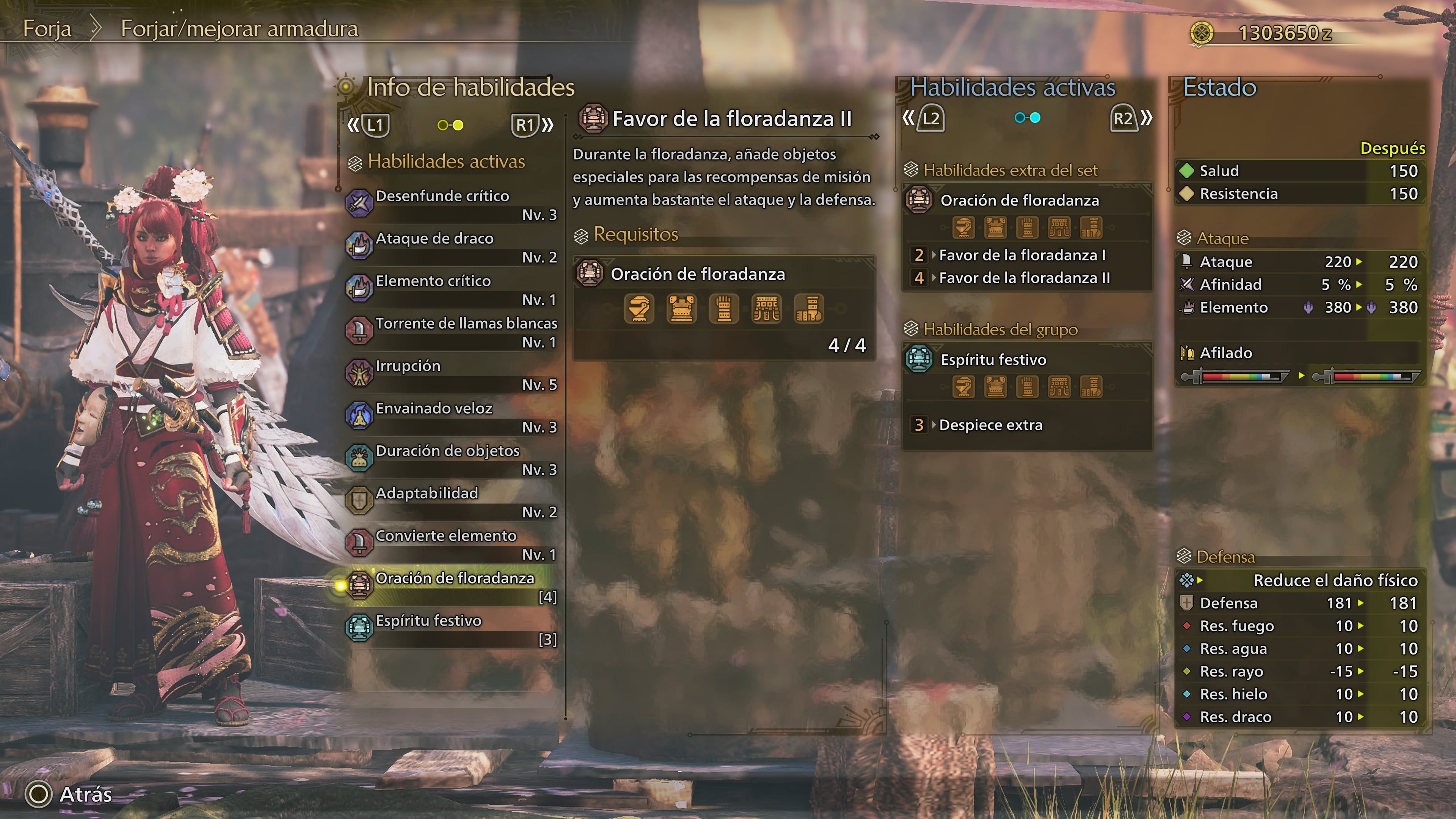The image size is (1456, 819).
Task: Select the Desenfunde crítico skill icon
Action: [359, 202]
